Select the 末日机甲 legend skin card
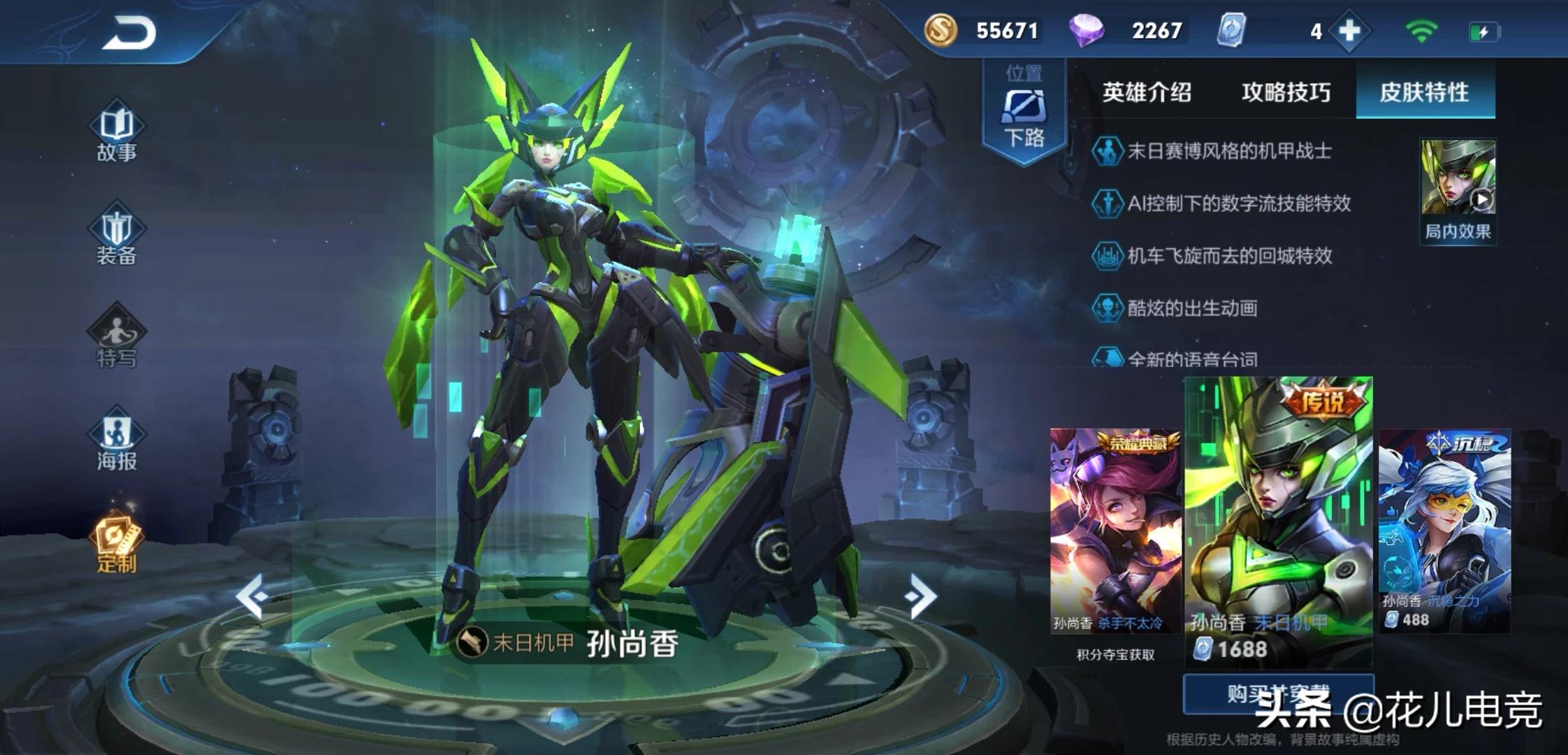1568x755 pixels. pyautogui.click(x=1278, y=521)
